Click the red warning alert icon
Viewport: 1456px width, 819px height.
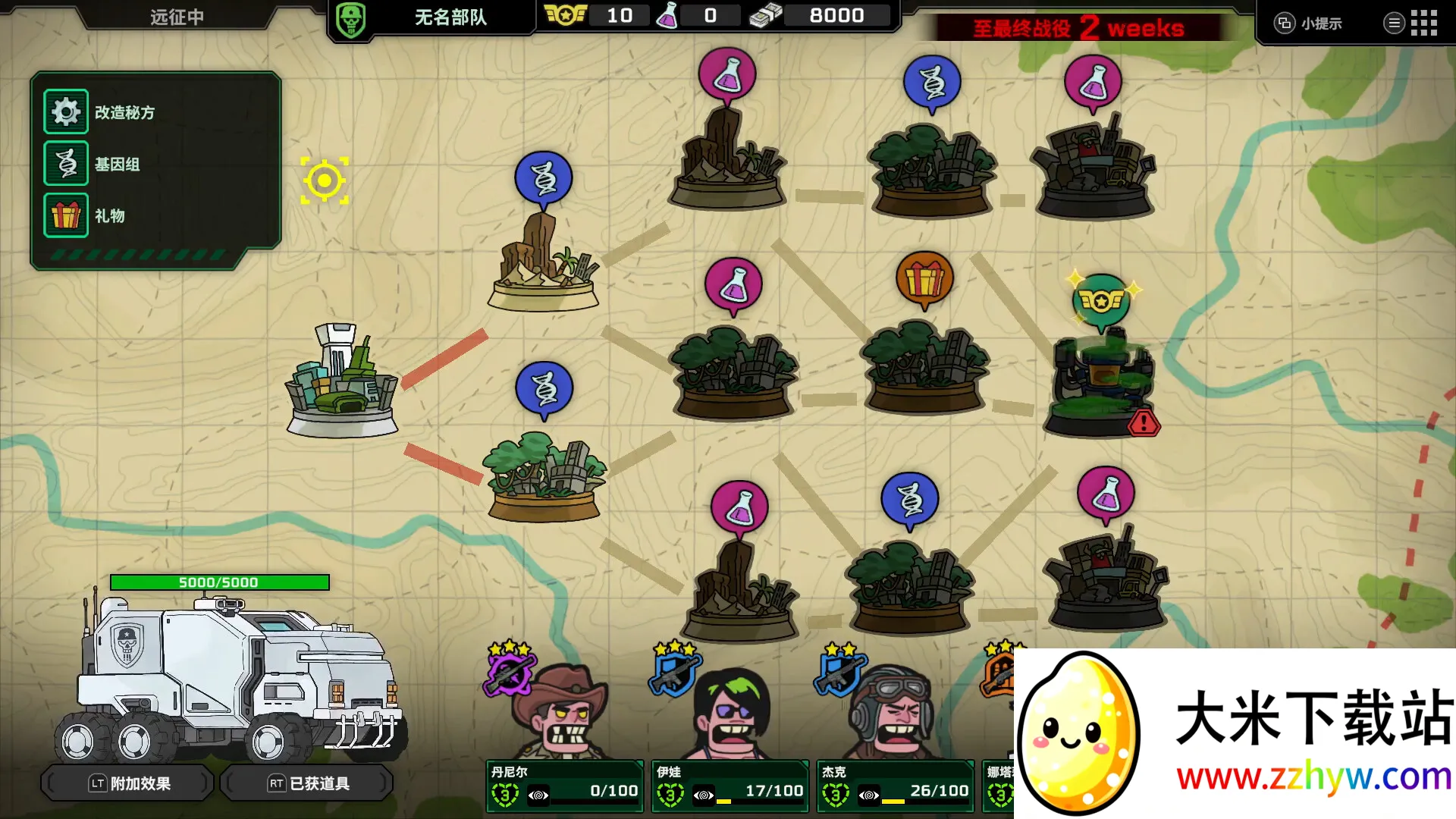pos(1143,423)
